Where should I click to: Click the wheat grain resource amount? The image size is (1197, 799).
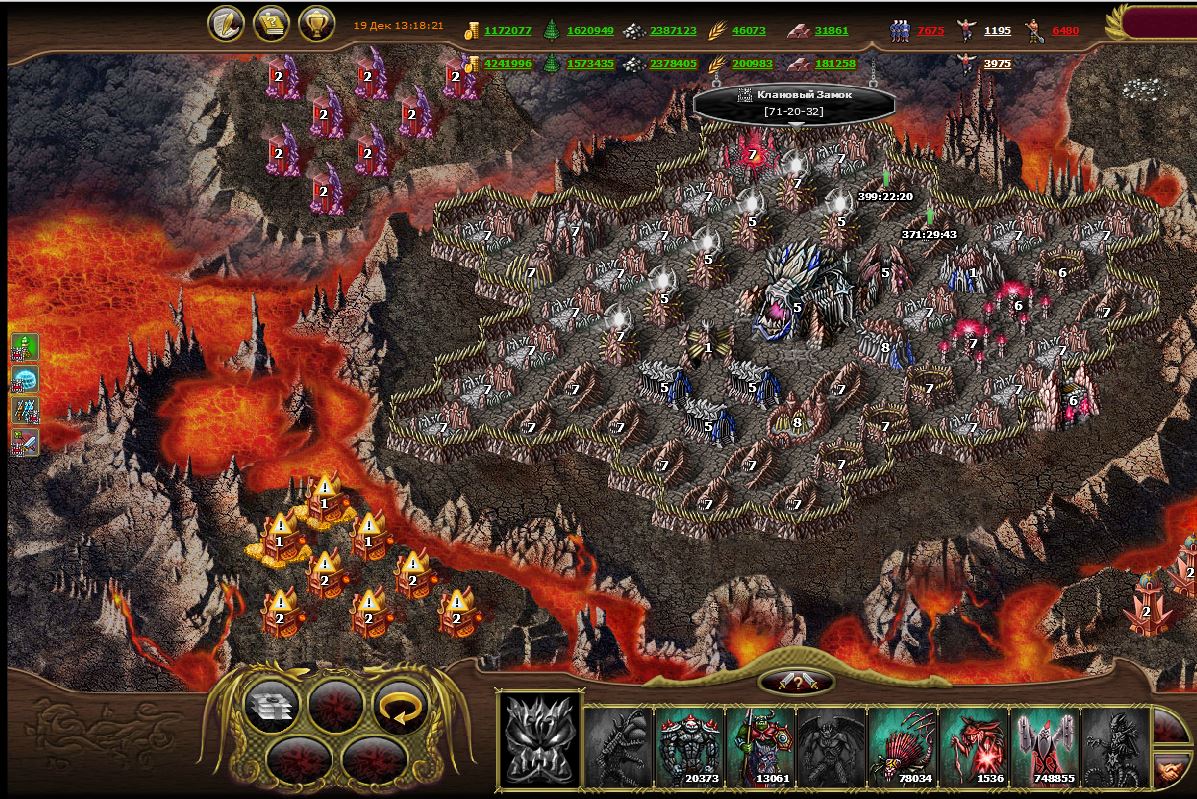coord(748,31)
